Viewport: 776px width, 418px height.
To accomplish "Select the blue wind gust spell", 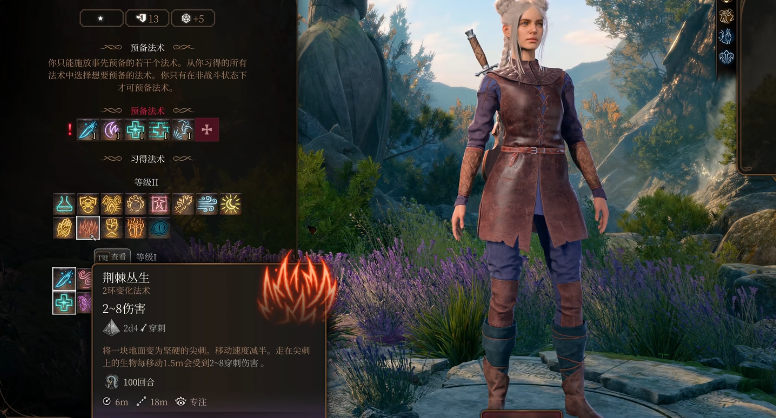I will (x=207, y=204).
